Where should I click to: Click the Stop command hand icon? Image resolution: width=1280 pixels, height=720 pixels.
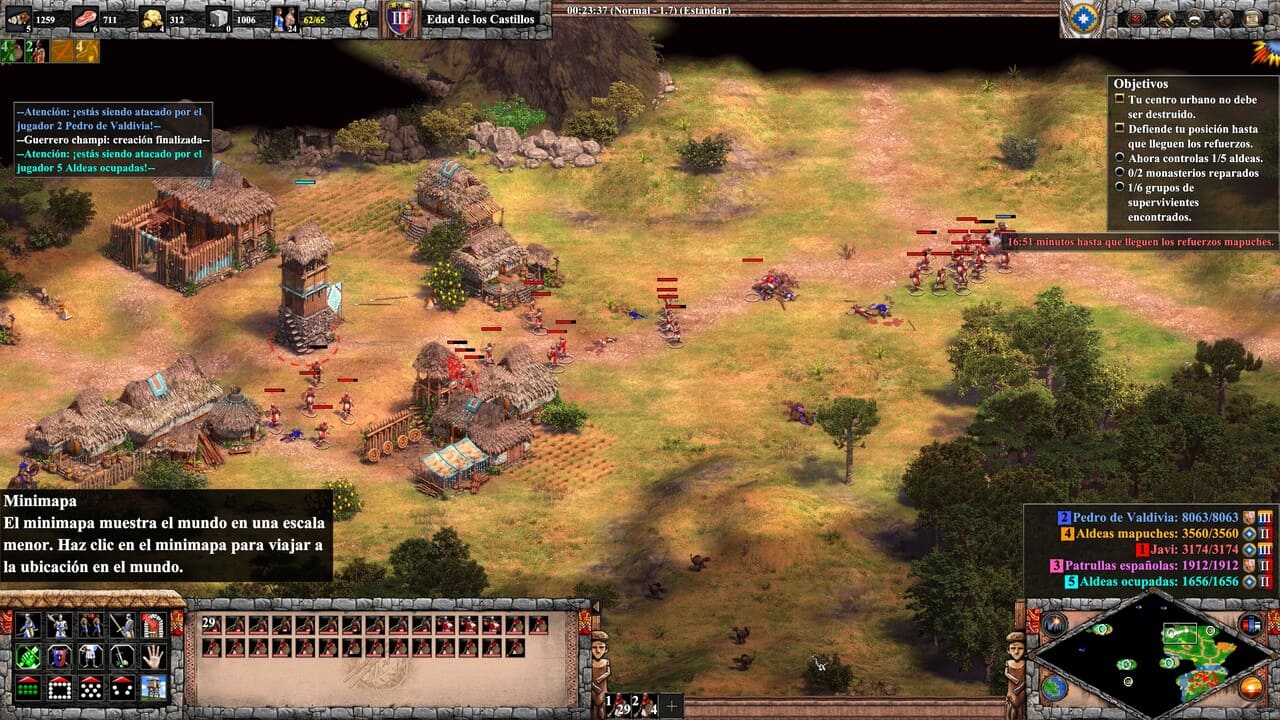pos(154,658)
